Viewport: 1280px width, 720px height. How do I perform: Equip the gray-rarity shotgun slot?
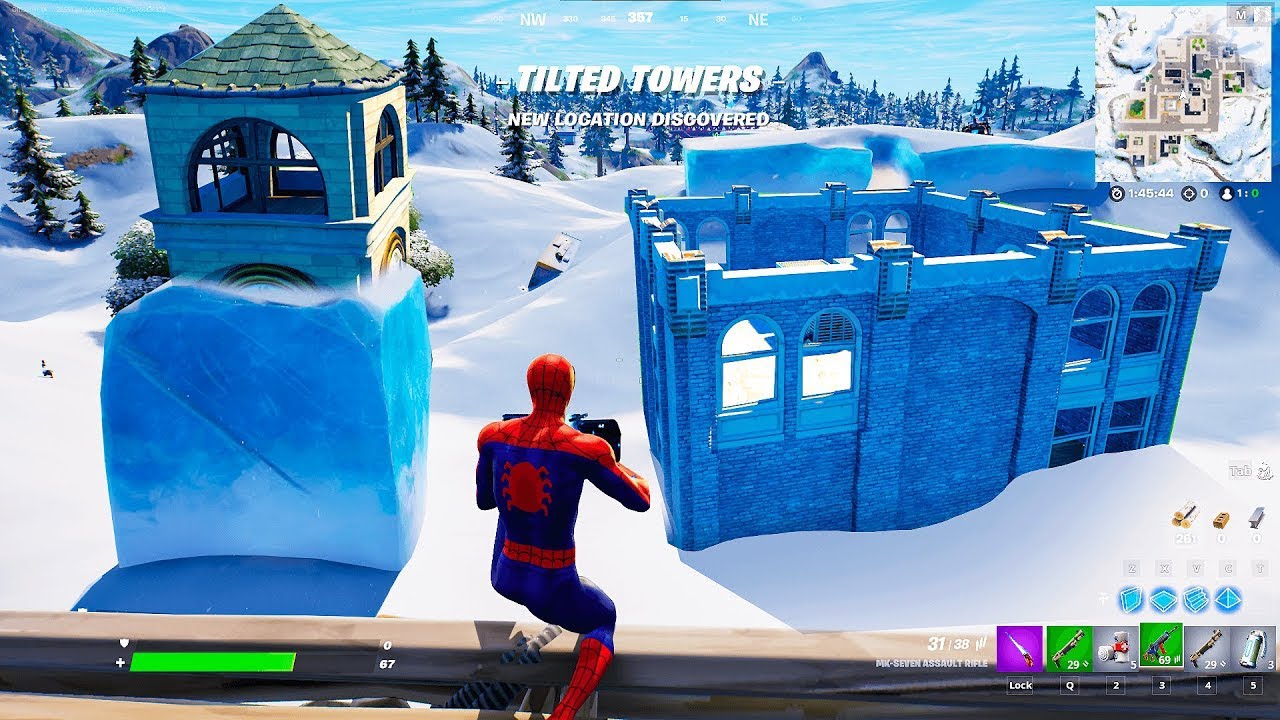(1207, 649)
